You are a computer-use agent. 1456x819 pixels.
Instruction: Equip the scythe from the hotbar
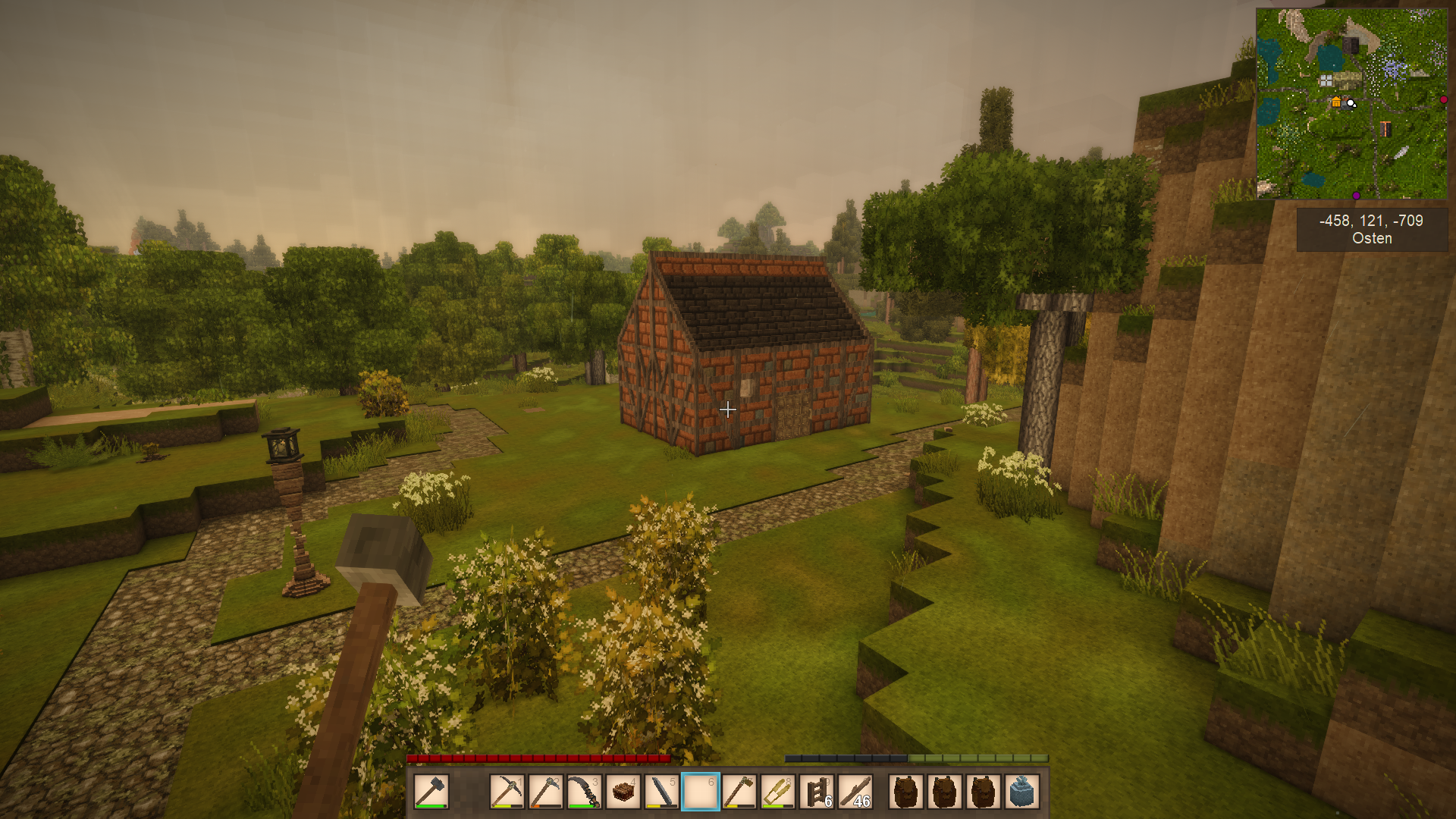pos(584,792)
